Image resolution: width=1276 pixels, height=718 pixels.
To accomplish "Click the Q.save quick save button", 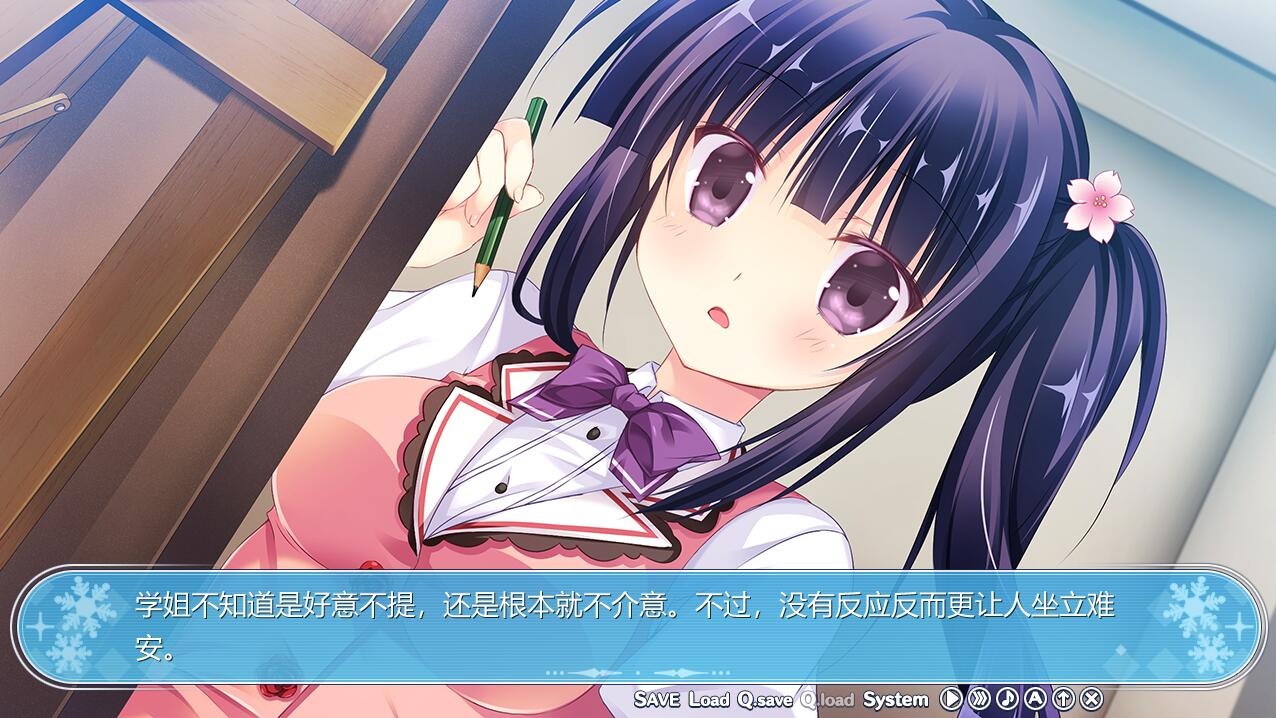I will pyautogui.click(x=765, y=699).
